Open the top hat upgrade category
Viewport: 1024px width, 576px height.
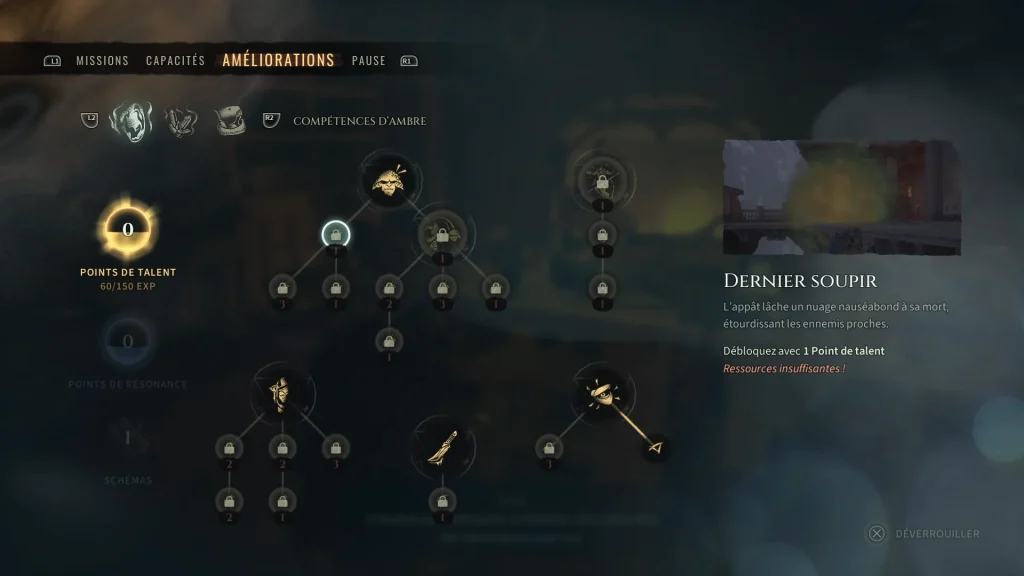(230, 121)
